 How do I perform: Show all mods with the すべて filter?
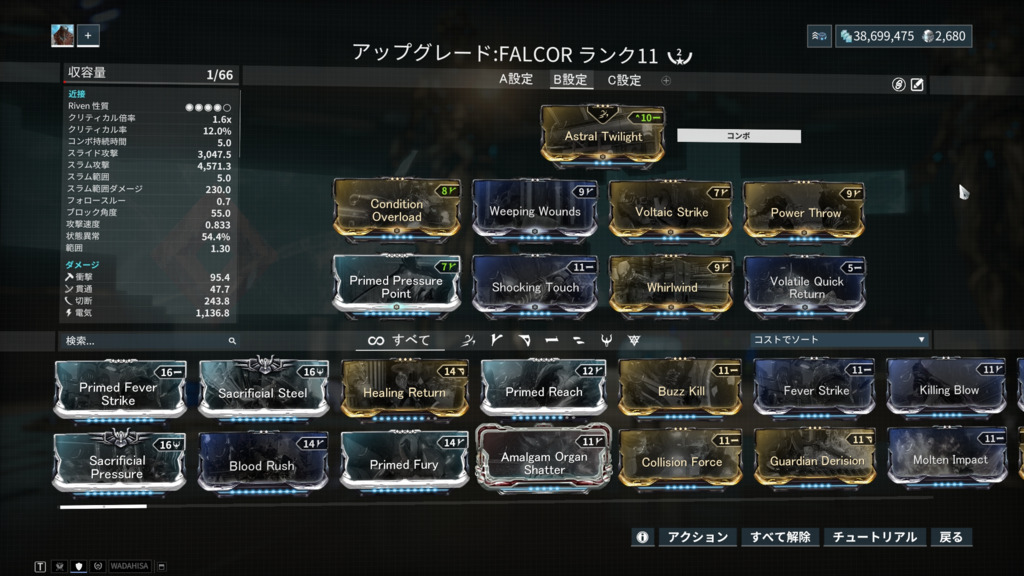pos(399,341)
